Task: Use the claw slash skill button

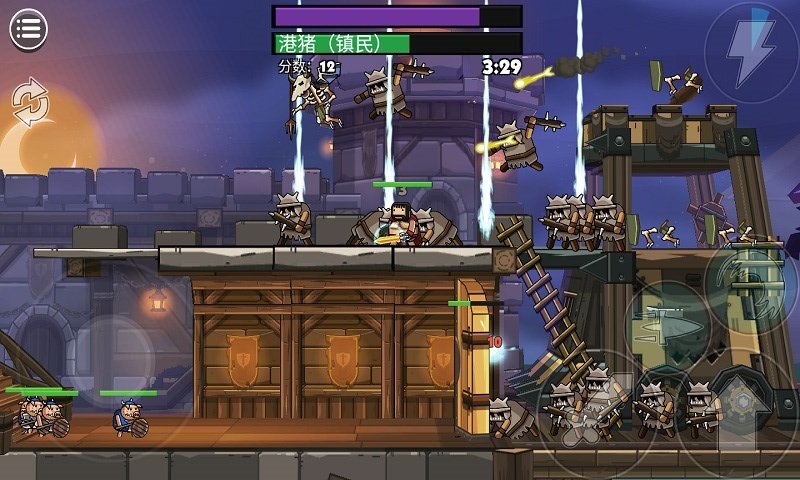Action: (x=751, y=281)
